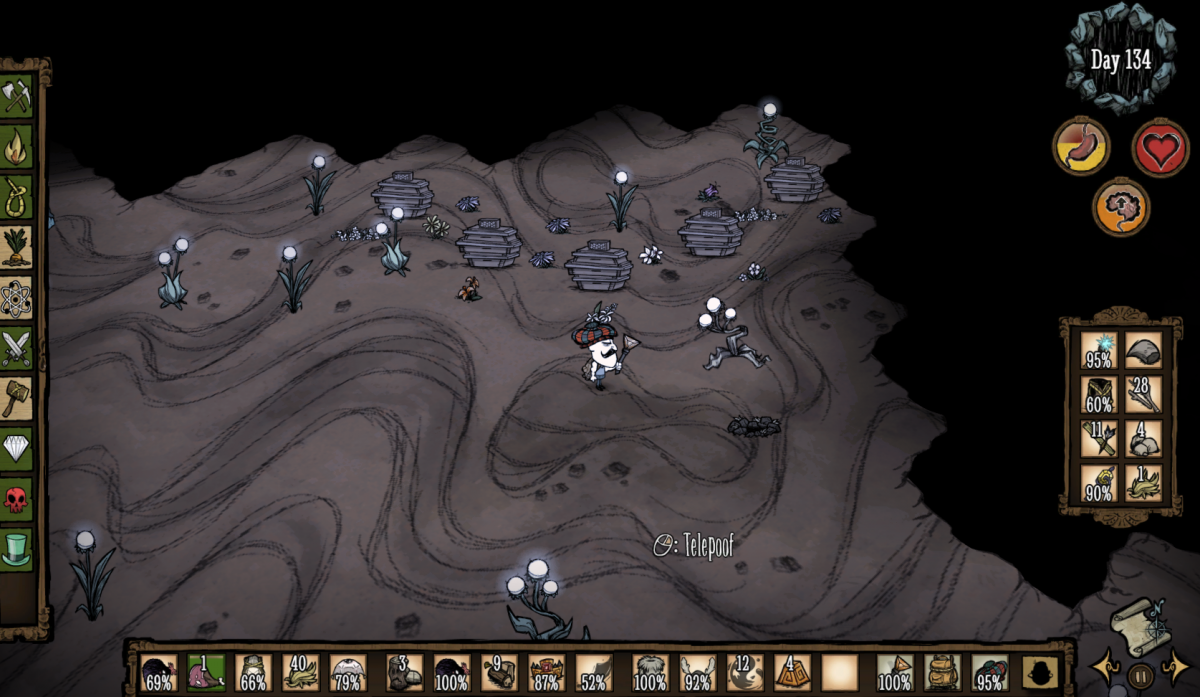Rotate the camera right

click(x=1175, y=666)
